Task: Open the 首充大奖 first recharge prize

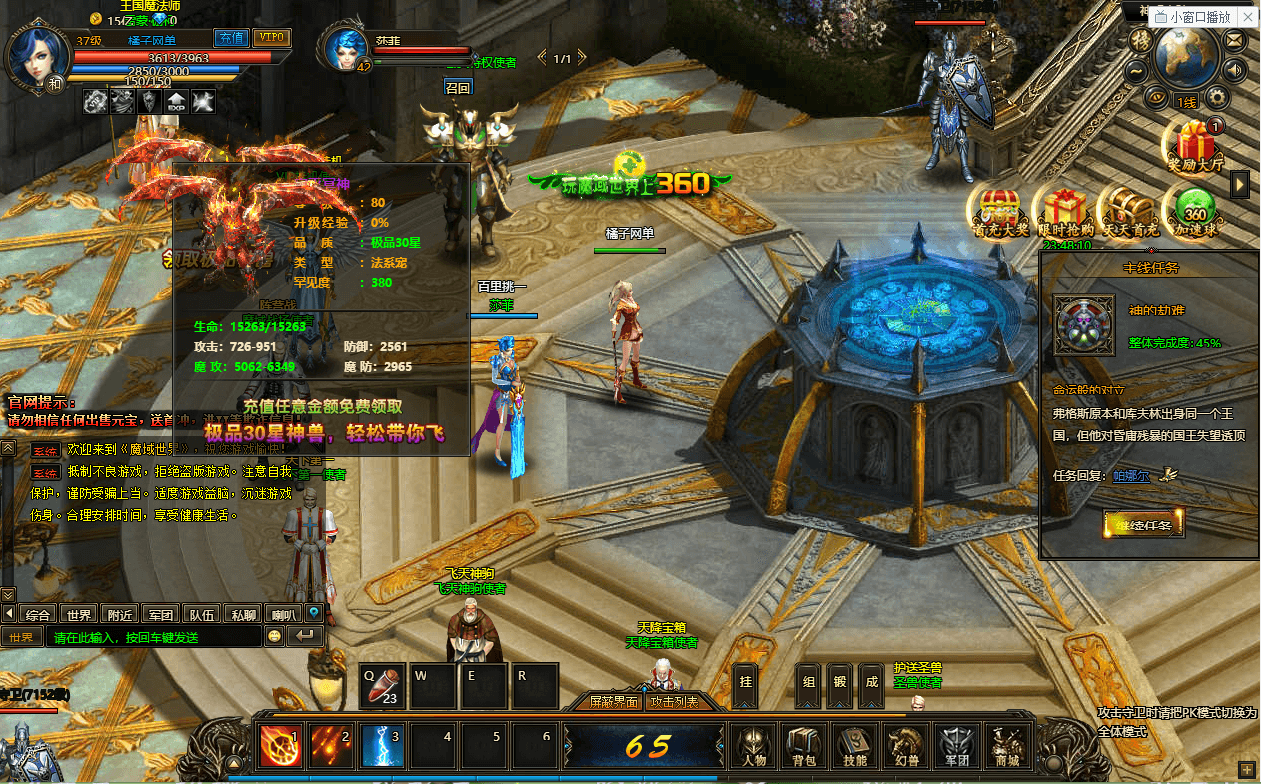Action: coord(998,209)
